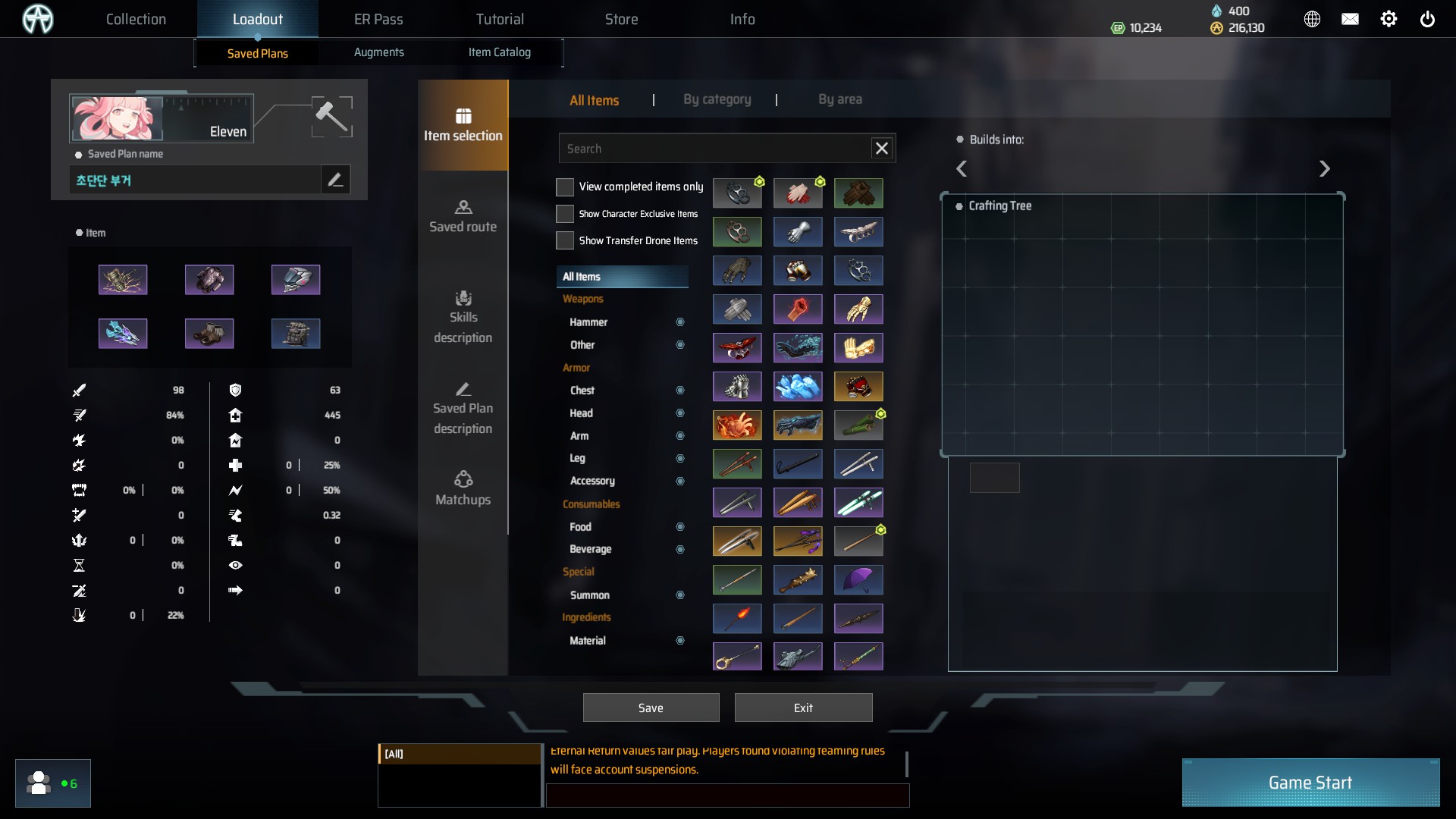This screenshot has height=819, width=1456.
Task: Save the current loadout plan
Action: (651, 708)
